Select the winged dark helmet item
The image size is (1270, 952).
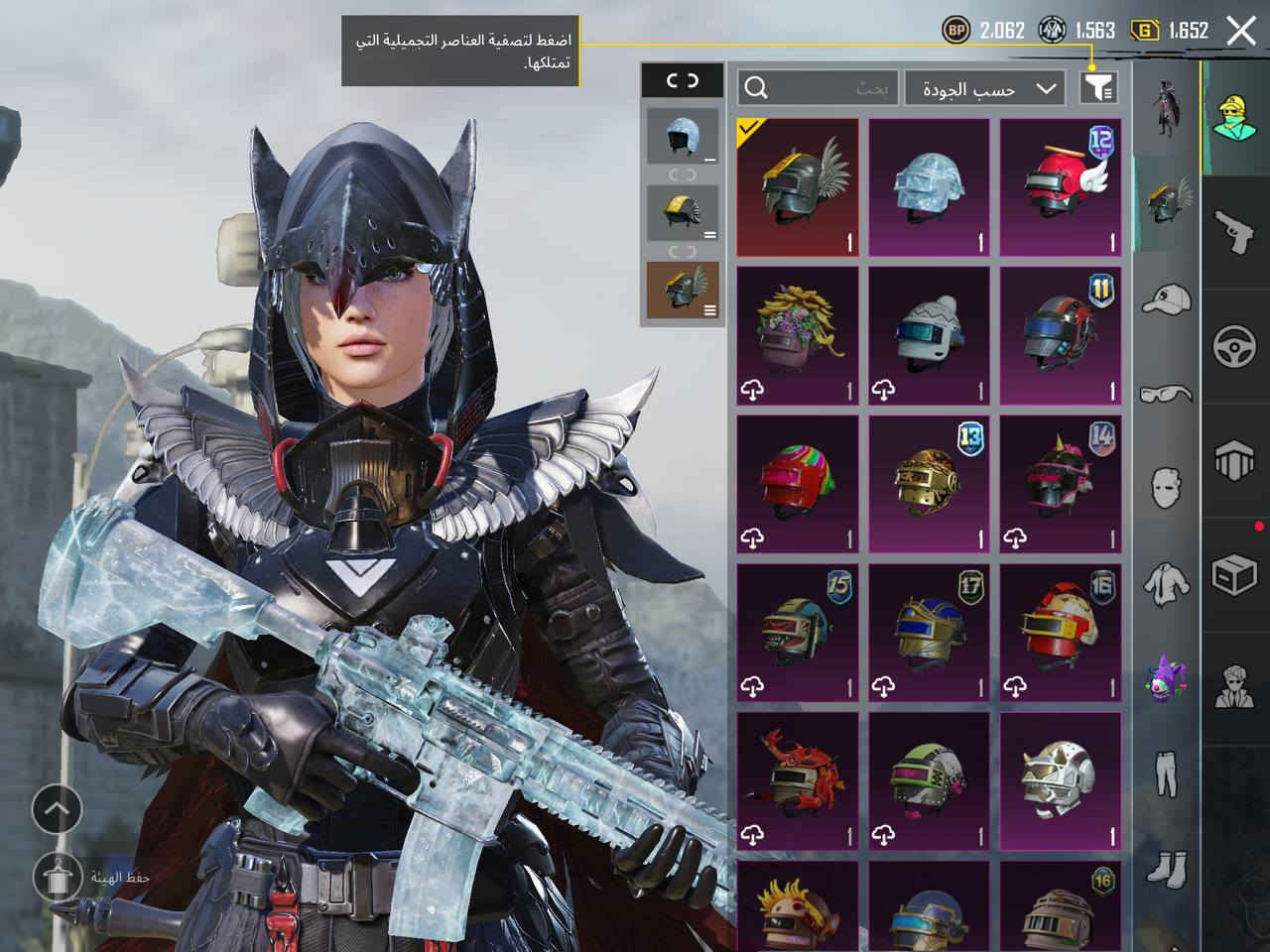click(798, 188)
